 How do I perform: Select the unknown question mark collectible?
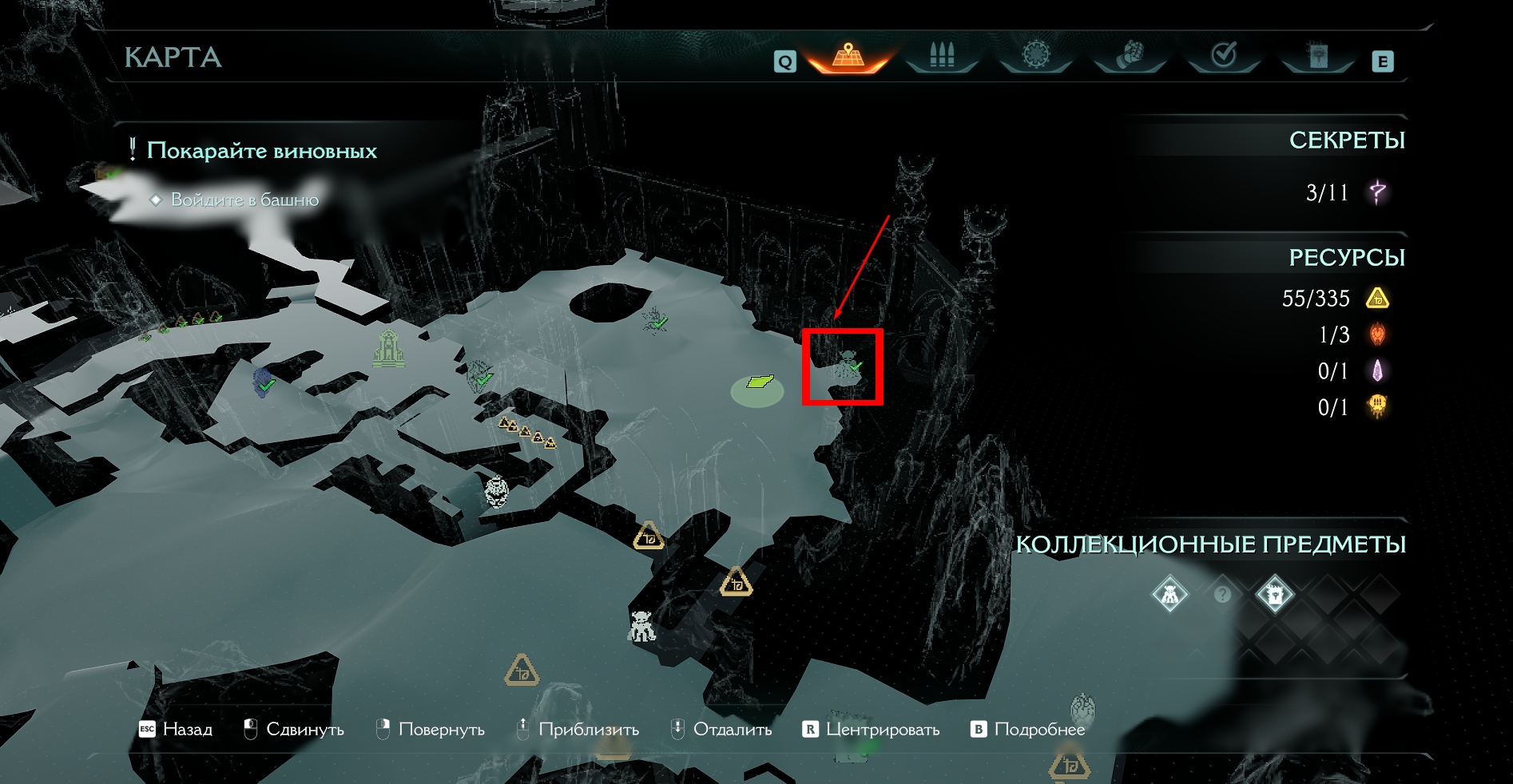[1222, 595]
